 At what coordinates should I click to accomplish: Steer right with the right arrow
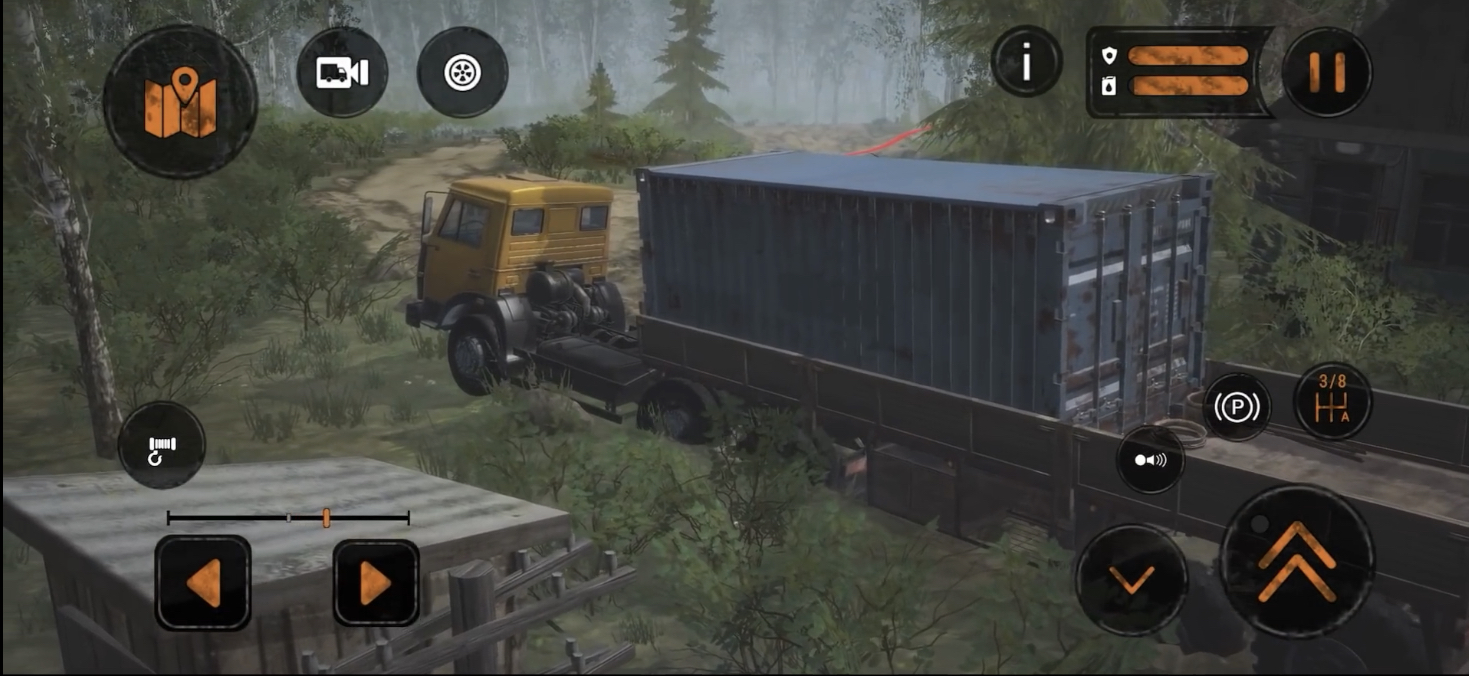[x=376, y=583]
